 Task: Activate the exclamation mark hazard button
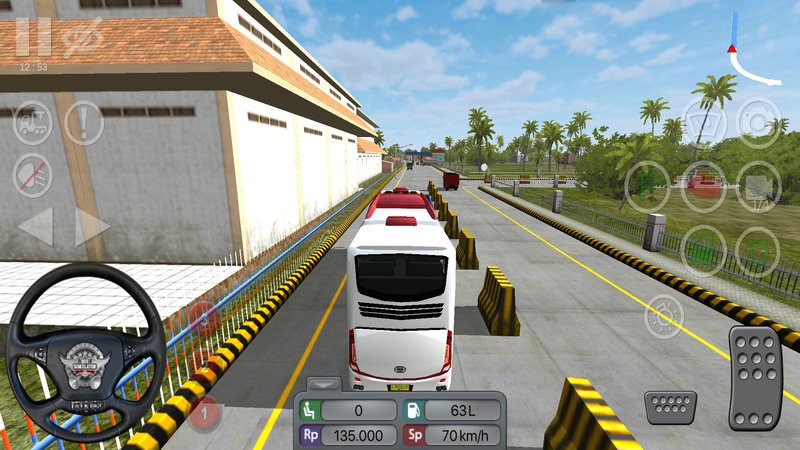click(x=84, y=123)
